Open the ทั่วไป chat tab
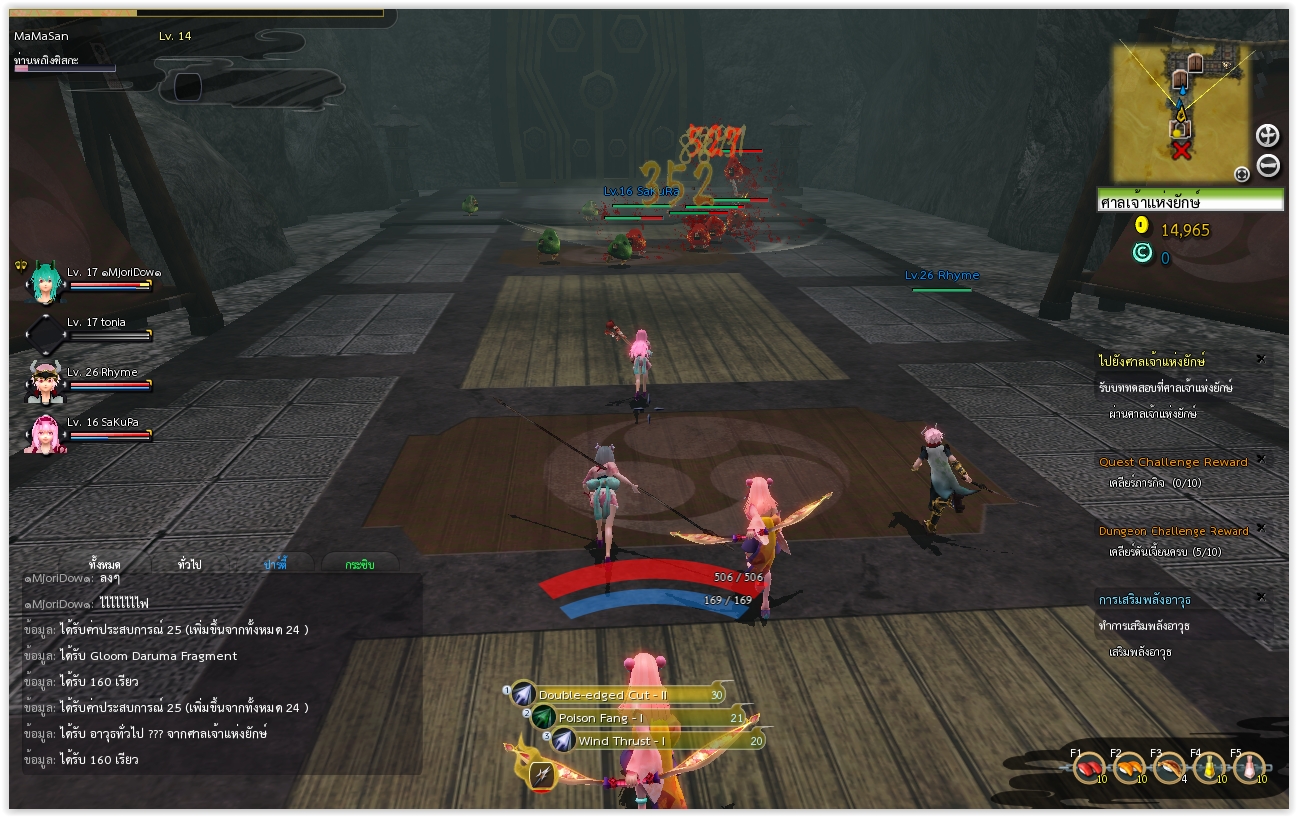 click(190, 565)
